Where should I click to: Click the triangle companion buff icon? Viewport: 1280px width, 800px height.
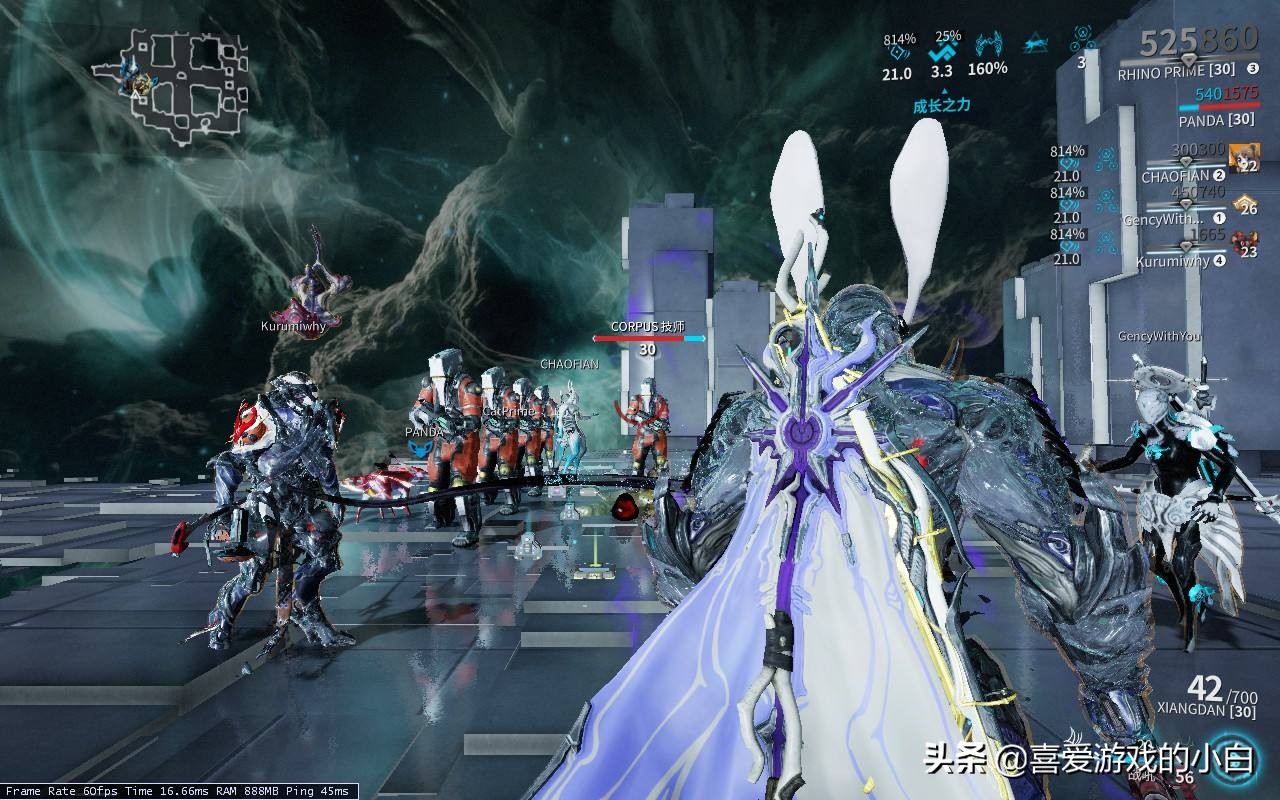click(1035, 43)
